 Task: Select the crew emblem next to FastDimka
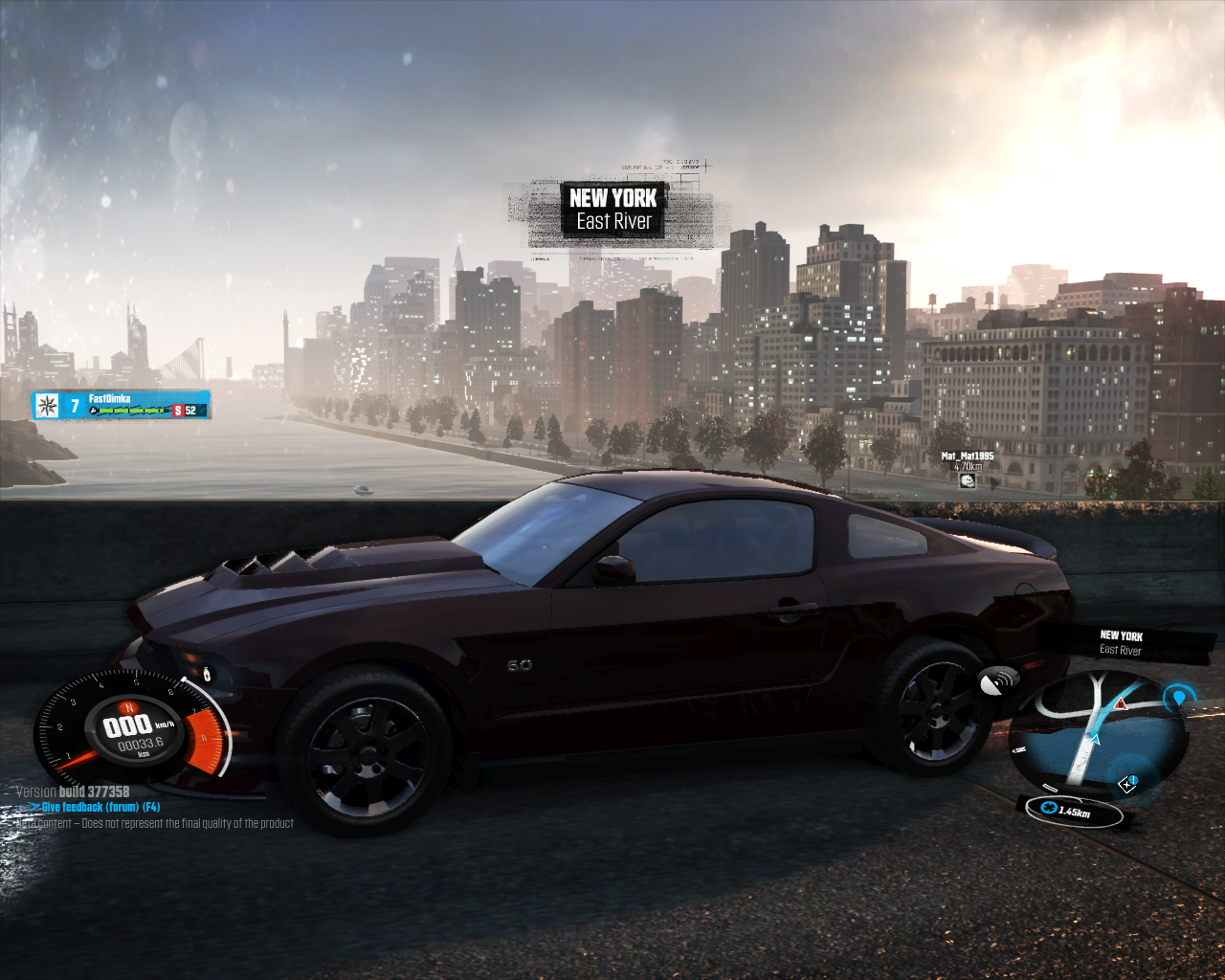click(x=46, y=405)
